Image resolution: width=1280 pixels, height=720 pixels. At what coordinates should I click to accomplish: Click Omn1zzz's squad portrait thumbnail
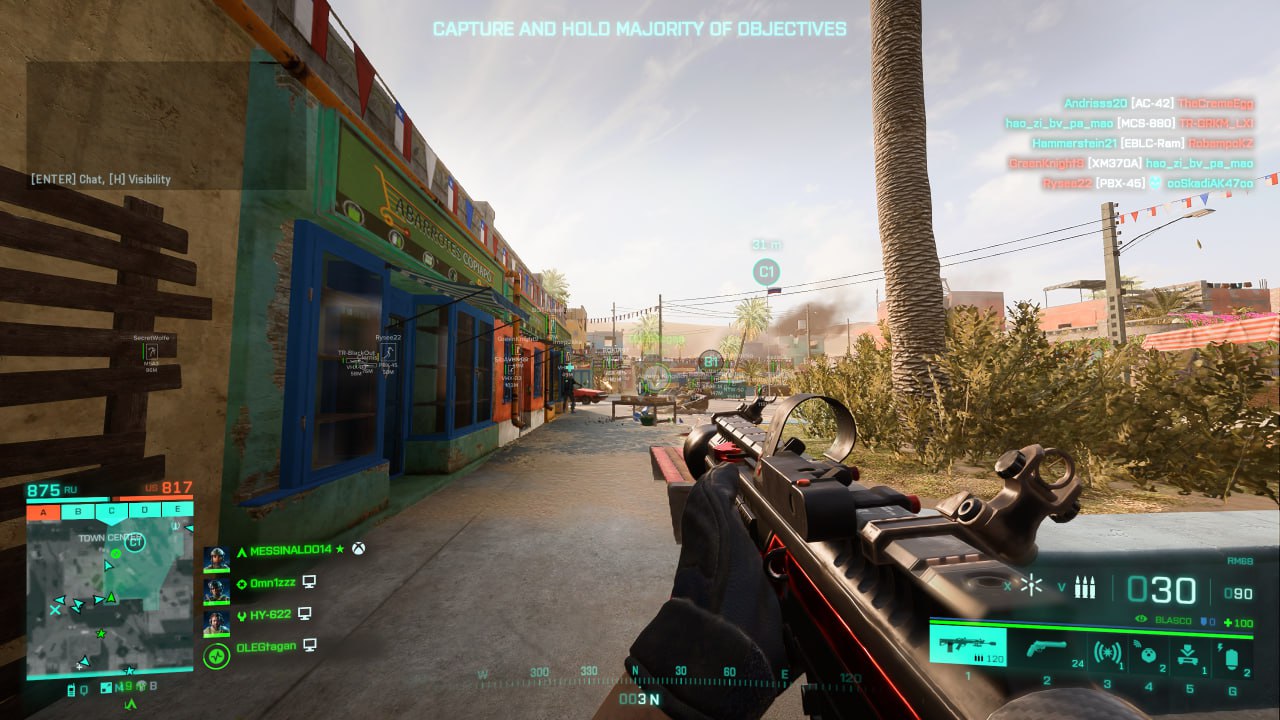(216, 590)
